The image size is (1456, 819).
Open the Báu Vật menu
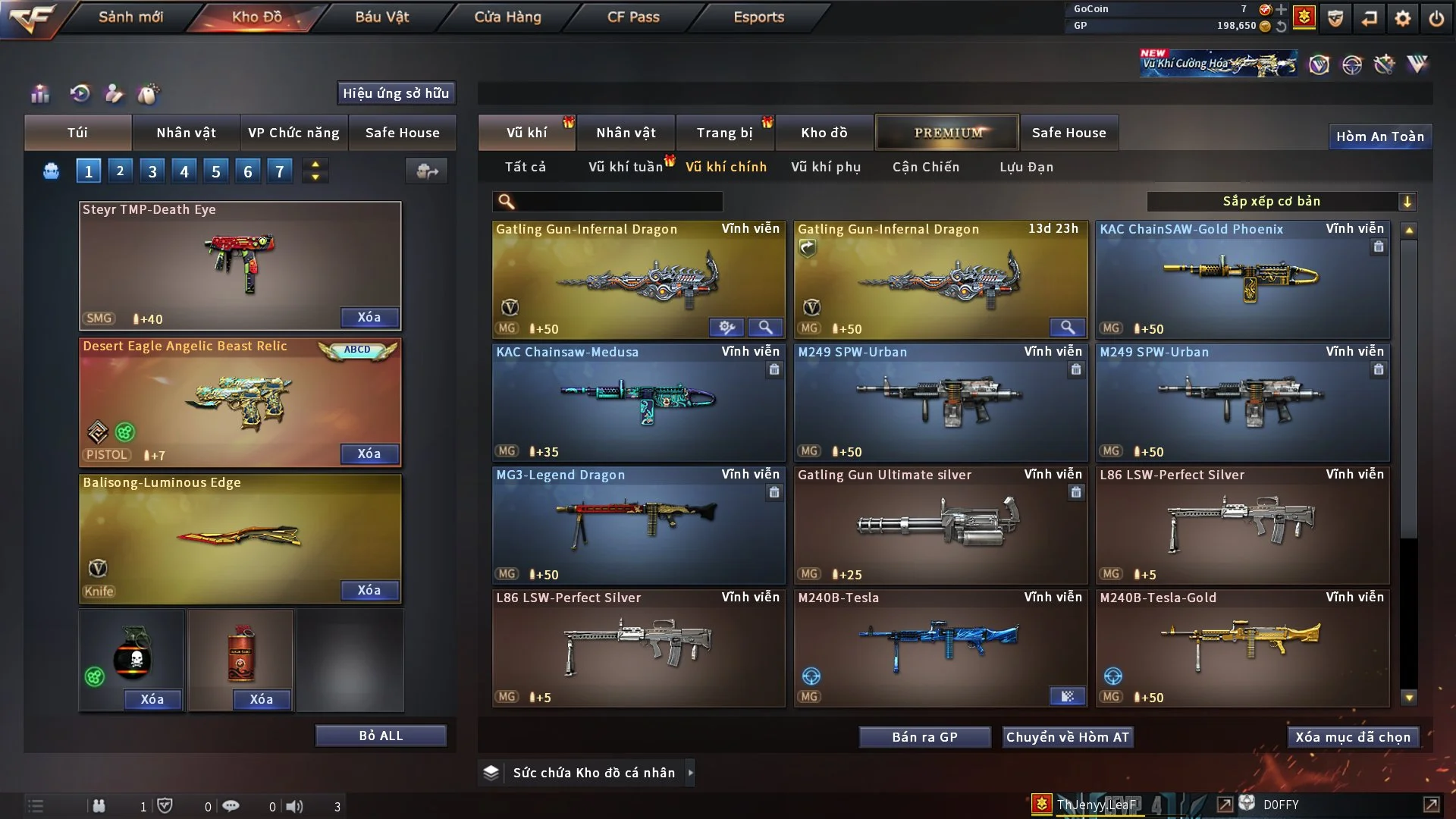click(381, 17)
